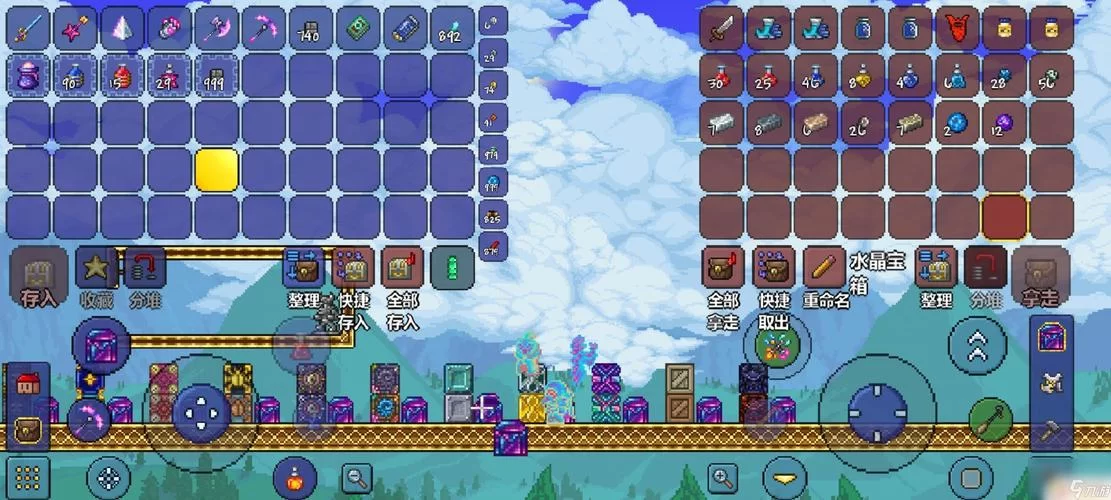The image size is (1111, 500).
Task: Use the quick heal potion button
Action: tap(295, 474)
